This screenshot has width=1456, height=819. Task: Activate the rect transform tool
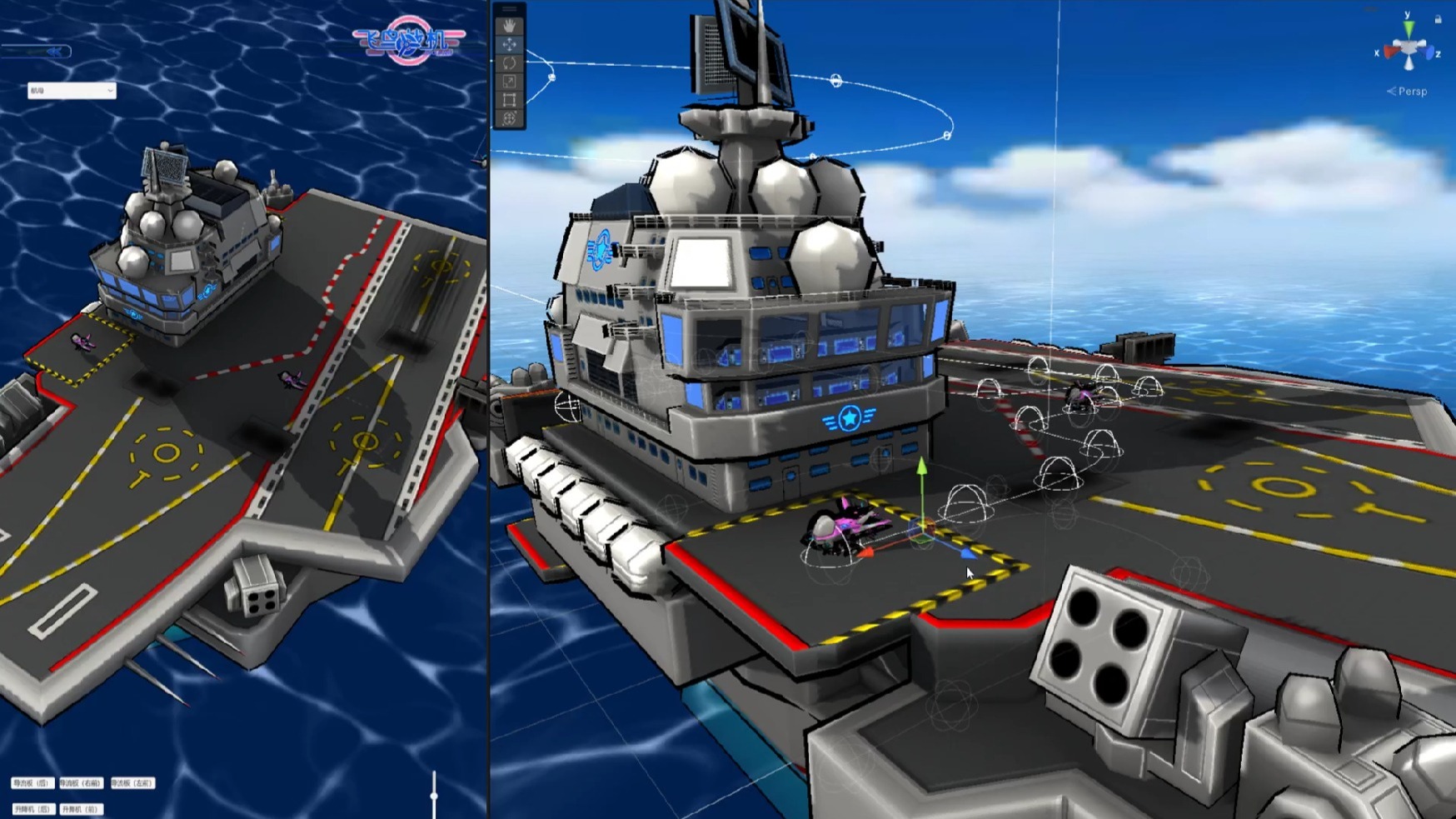coord(509,100)
